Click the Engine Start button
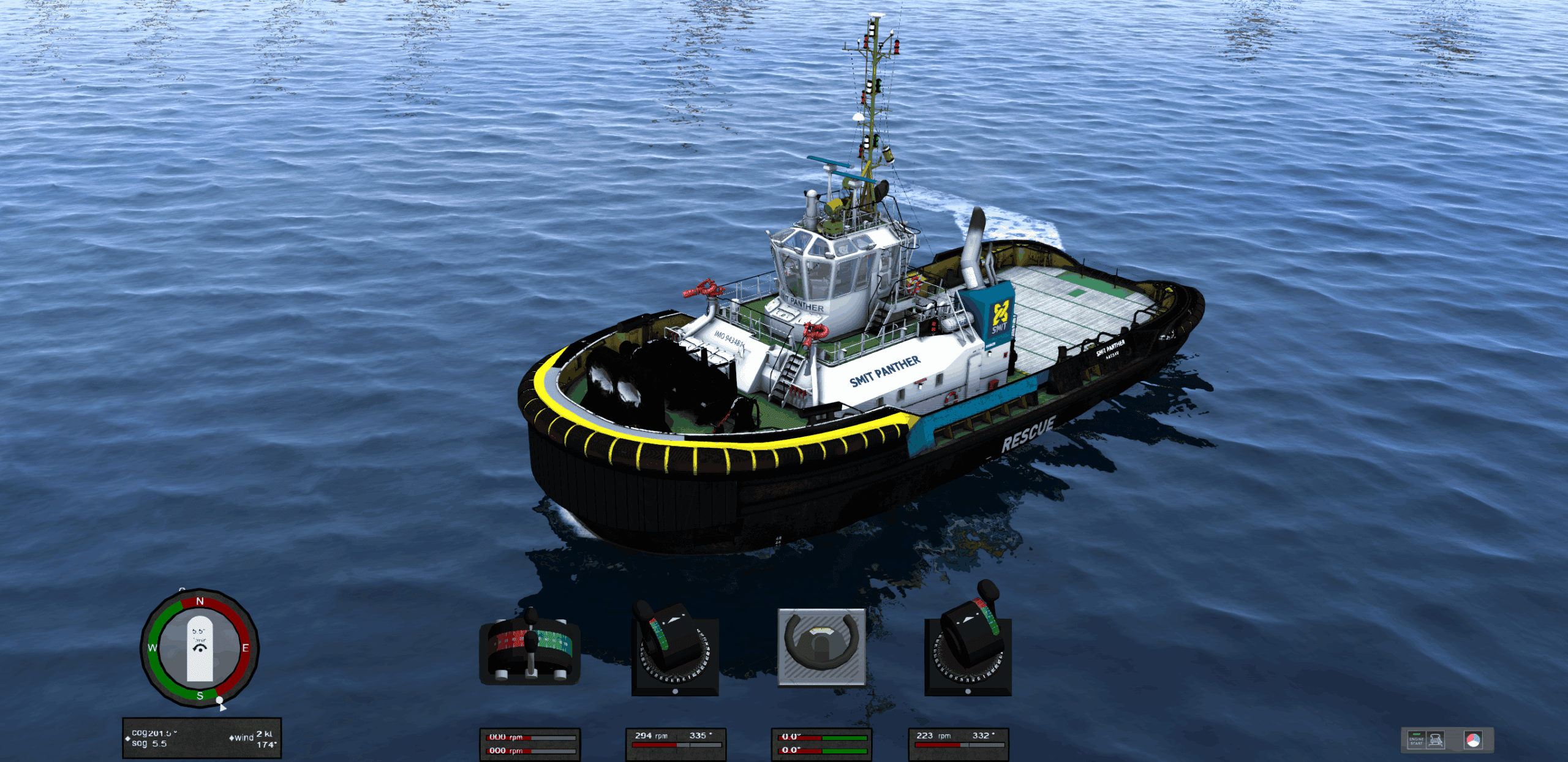Screen dimensions: 1568x762 point(1416,740)
